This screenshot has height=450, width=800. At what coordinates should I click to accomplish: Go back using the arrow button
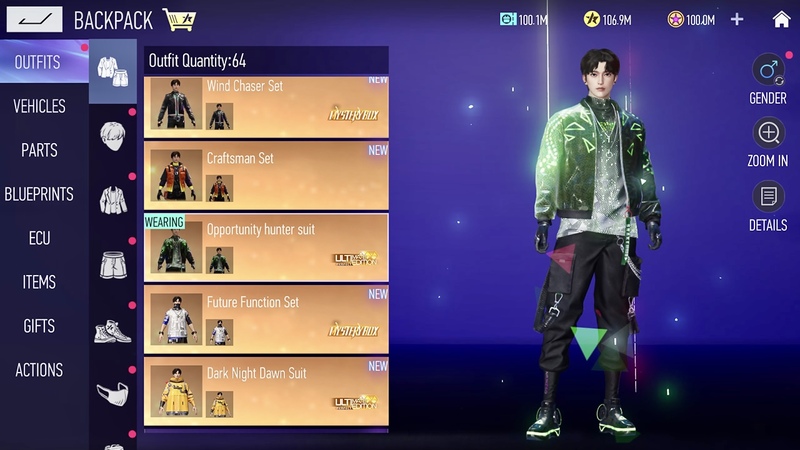(x=34, y=19)
